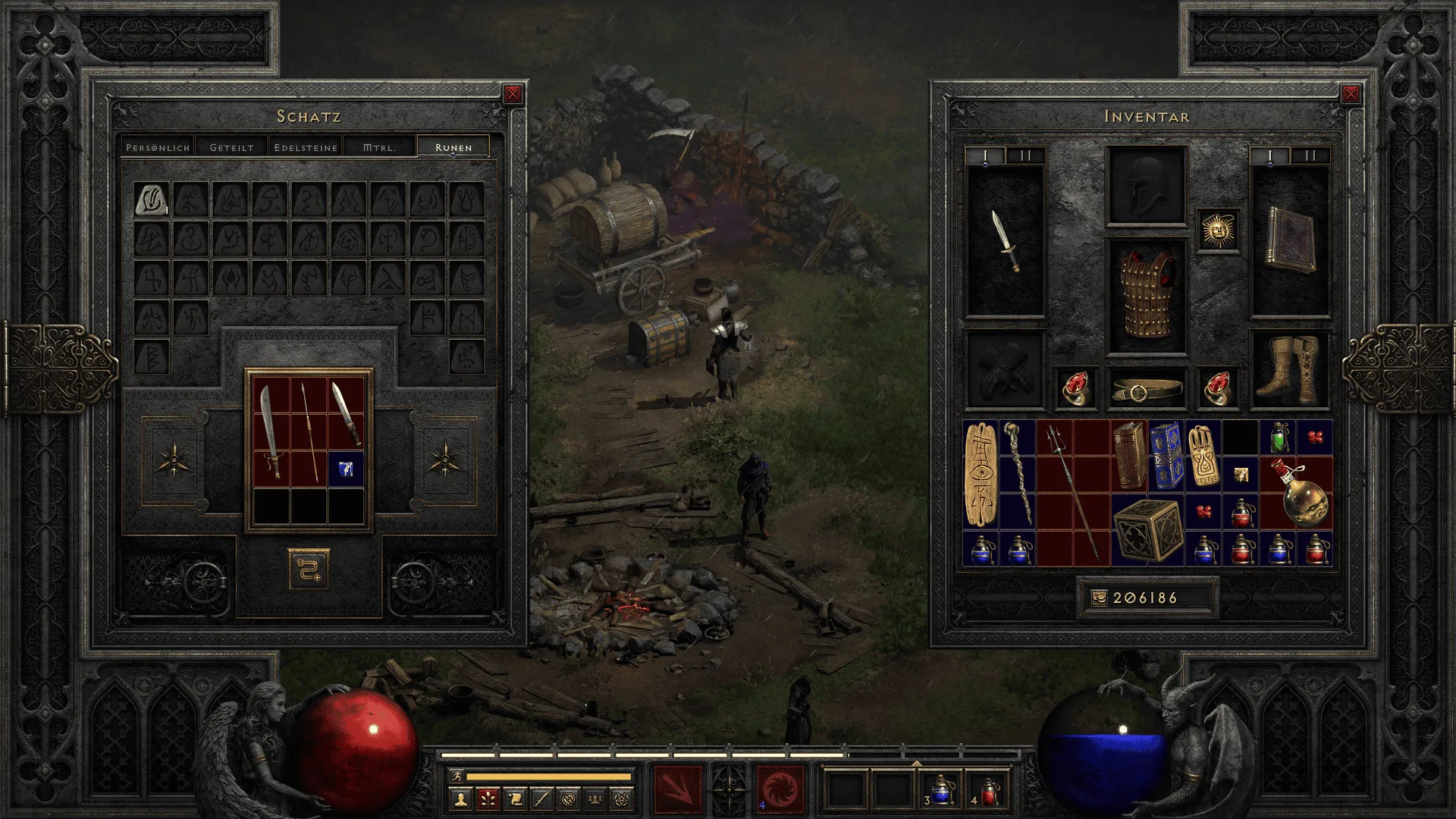Click the equipped dagger weapon slot
This screenshot has width=1456, height=819.
click(1006, 241)
